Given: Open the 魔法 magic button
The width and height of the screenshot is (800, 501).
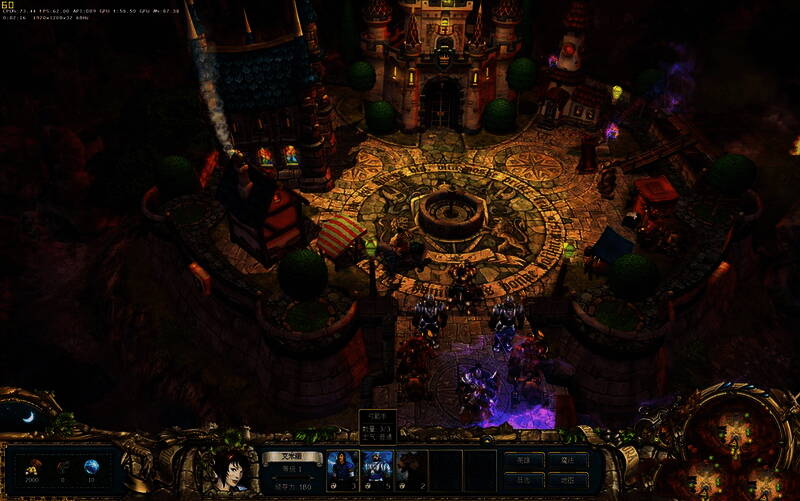Looking at the screenshot, I should (x=567, y=461).
